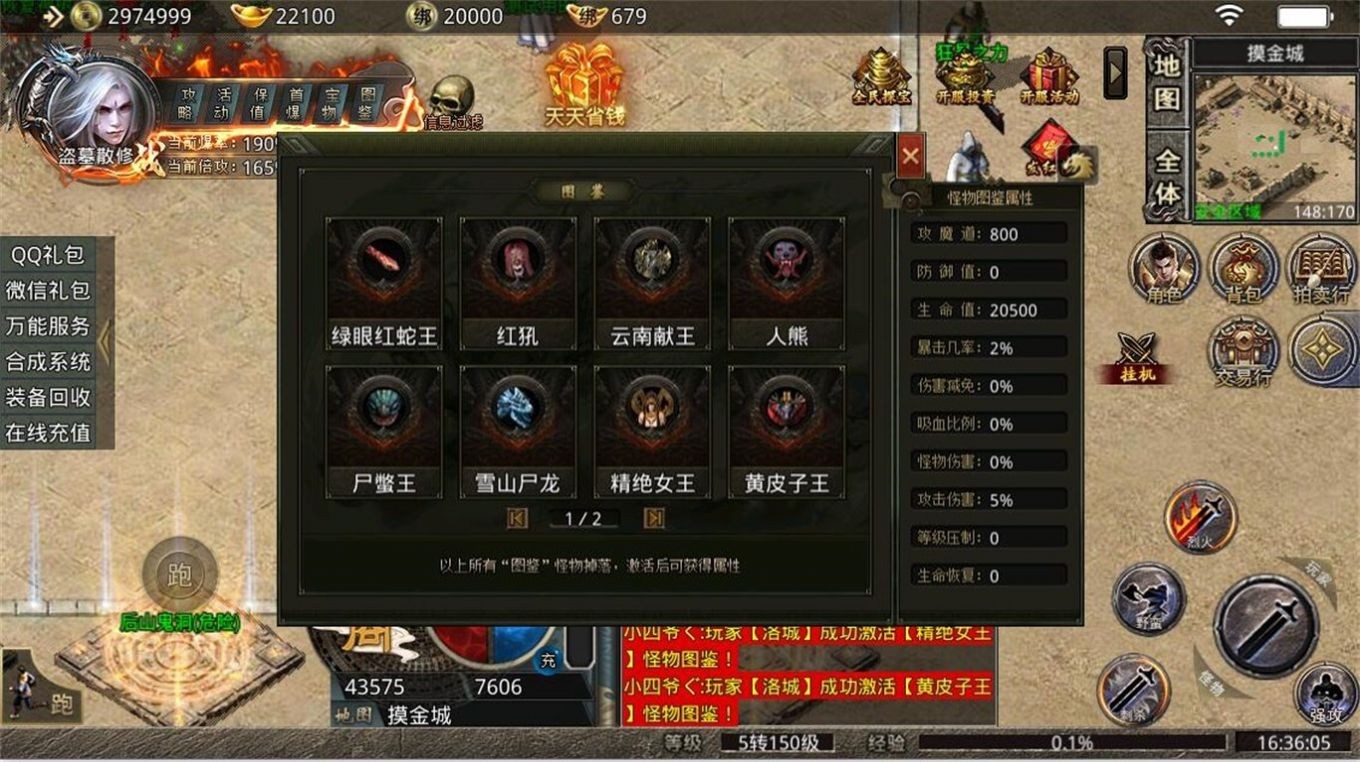
Task: Toggle the 怪物 monster targeting mode
Action: 1212,682
